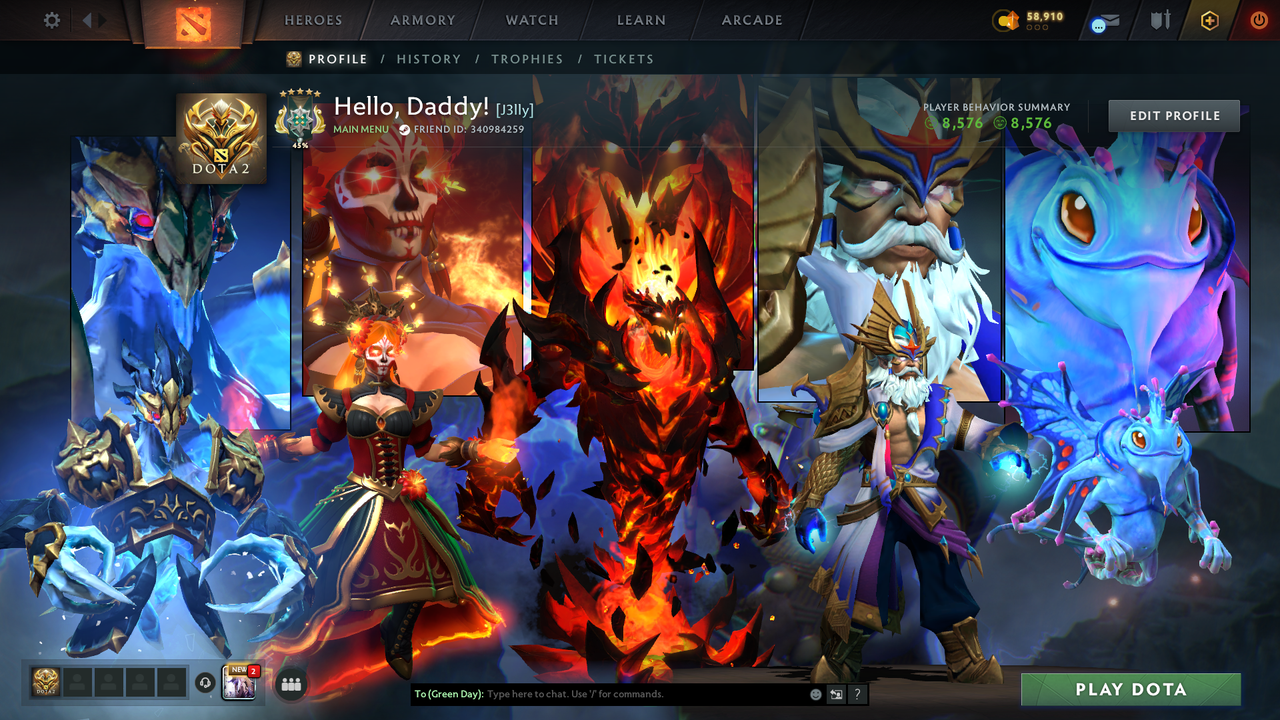1280x720 pixels.
Task: Switch to the TROPHIES tab
Action: (528, 59)
